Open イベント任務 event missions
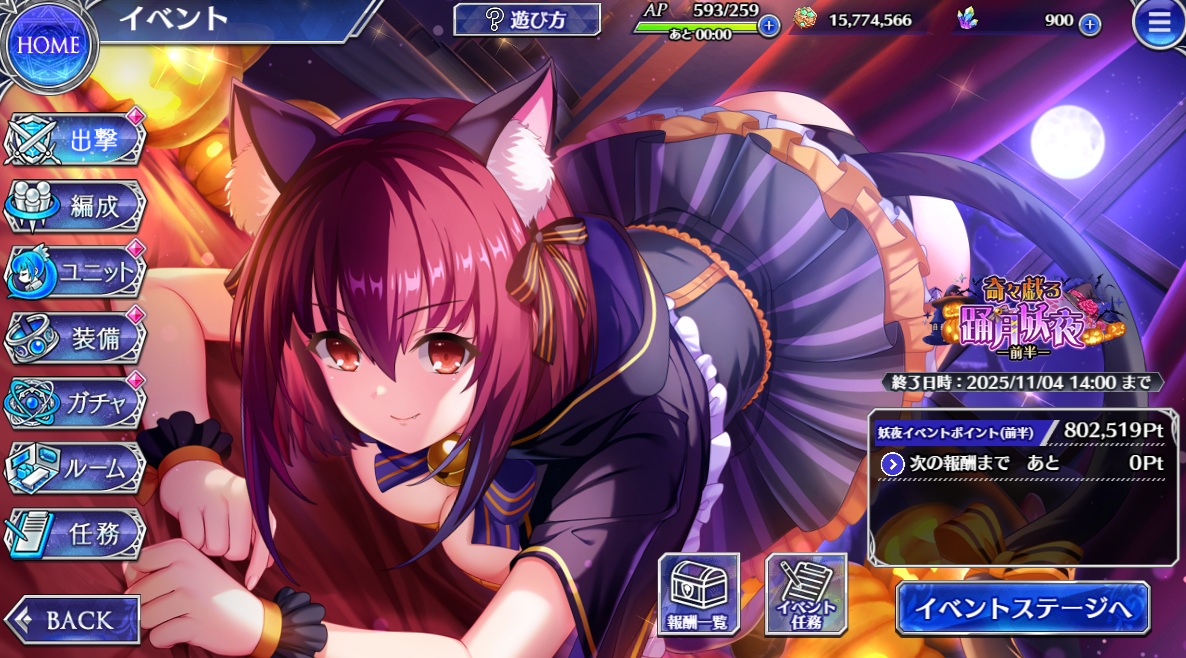Screen dimensions: 1186x658 [805, 595]
